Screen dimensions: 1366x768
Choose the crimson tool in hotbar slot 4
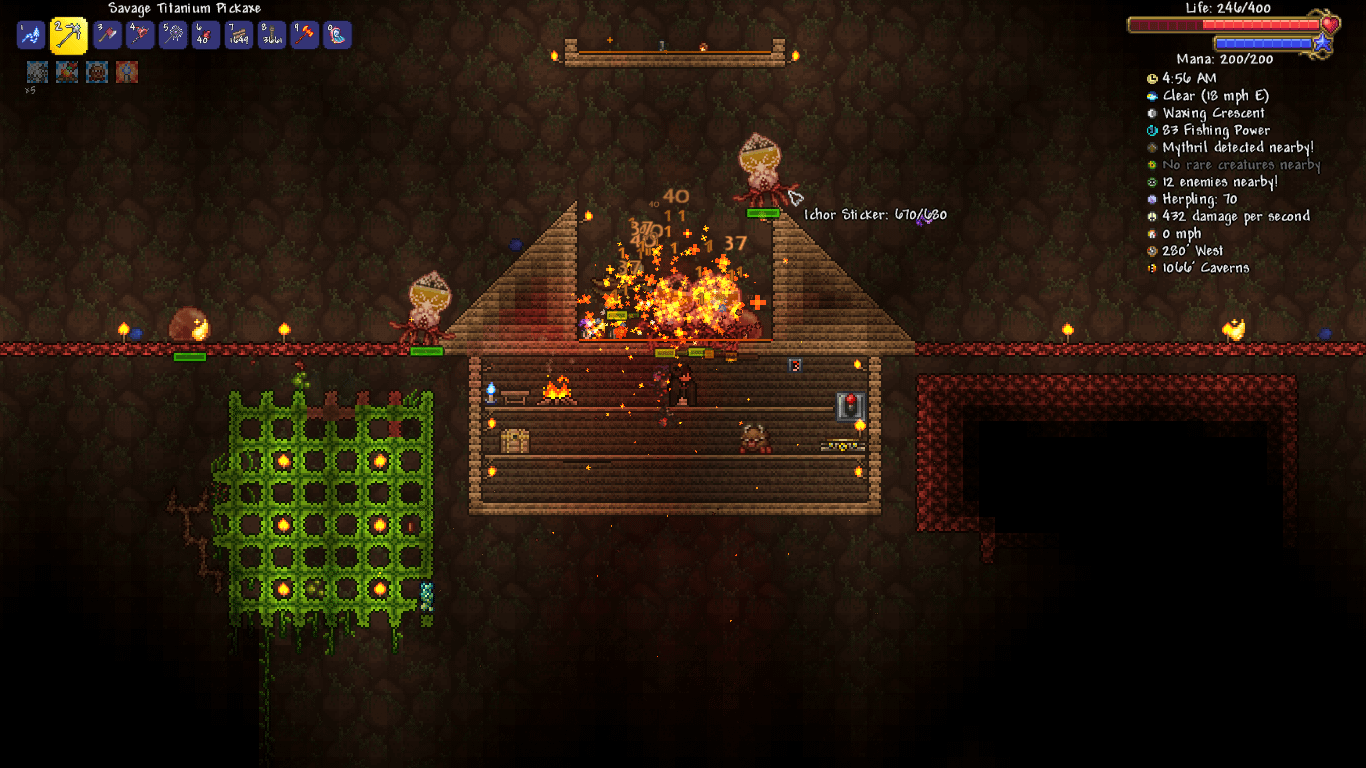pos(140,35)
